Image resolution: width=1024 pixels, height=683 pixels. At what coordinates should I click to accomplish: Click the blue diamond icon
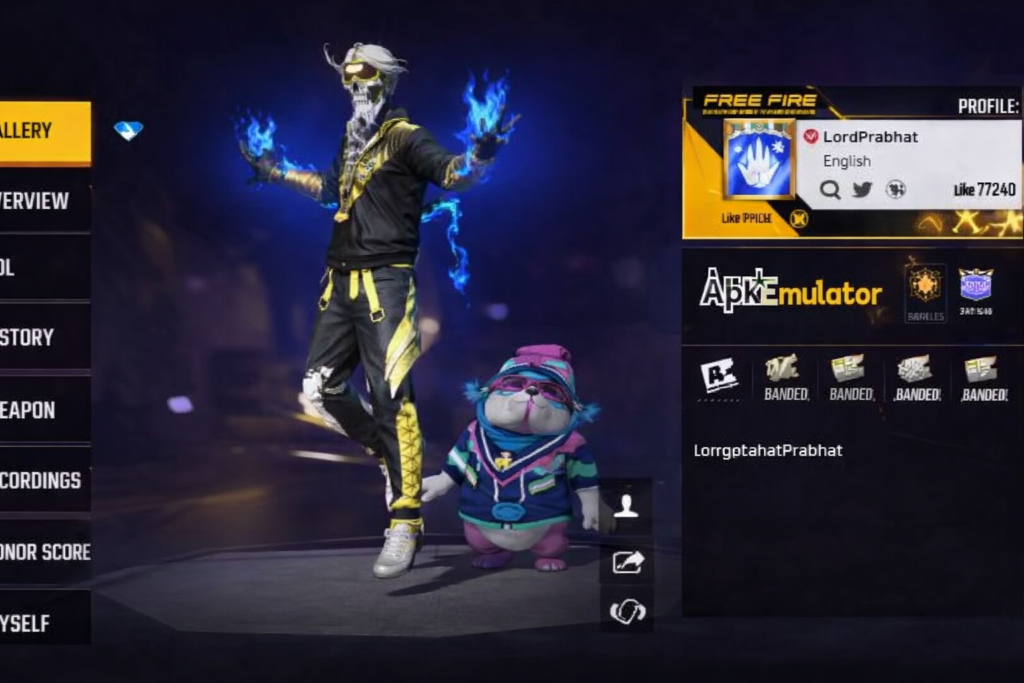(x=128, y=130)
